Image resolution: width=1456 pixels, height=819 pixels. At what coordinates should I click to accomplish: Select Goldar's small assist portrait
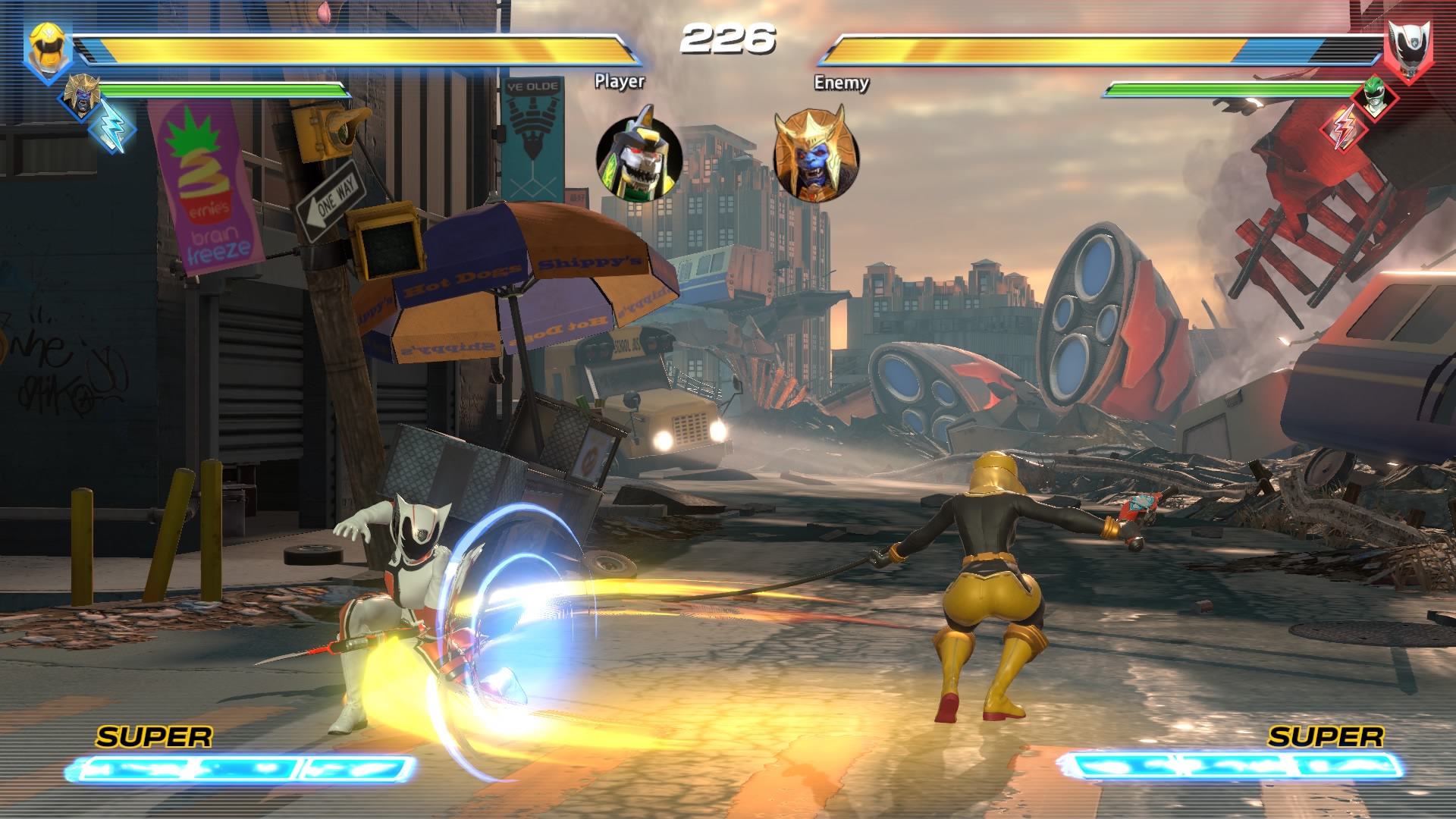(x=79, y=96)
